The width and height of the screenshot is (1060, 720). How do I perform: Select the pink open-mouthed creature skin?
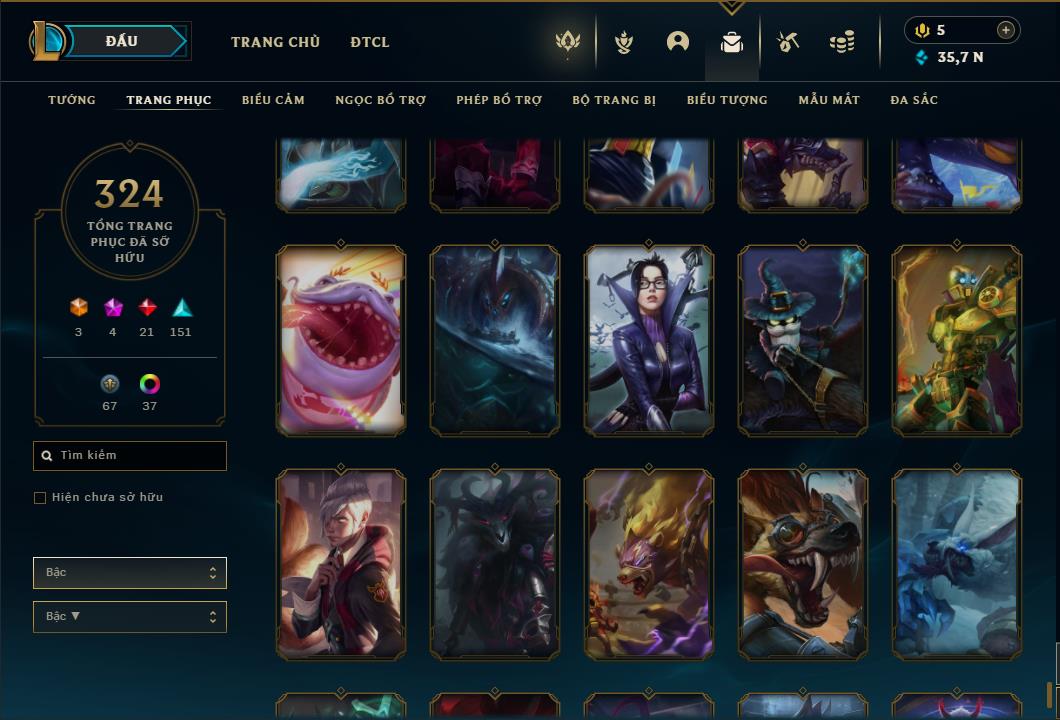click(341, 340)
